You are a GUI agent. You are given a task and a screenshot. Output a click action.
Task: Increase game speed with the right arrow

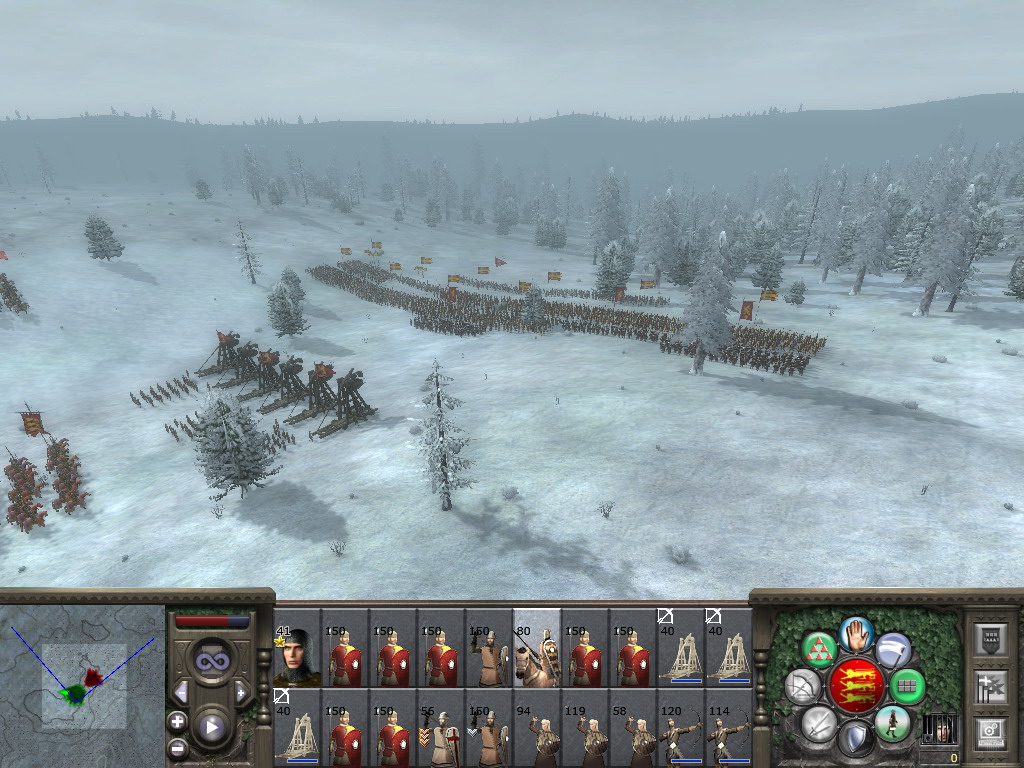coord(241,692)
